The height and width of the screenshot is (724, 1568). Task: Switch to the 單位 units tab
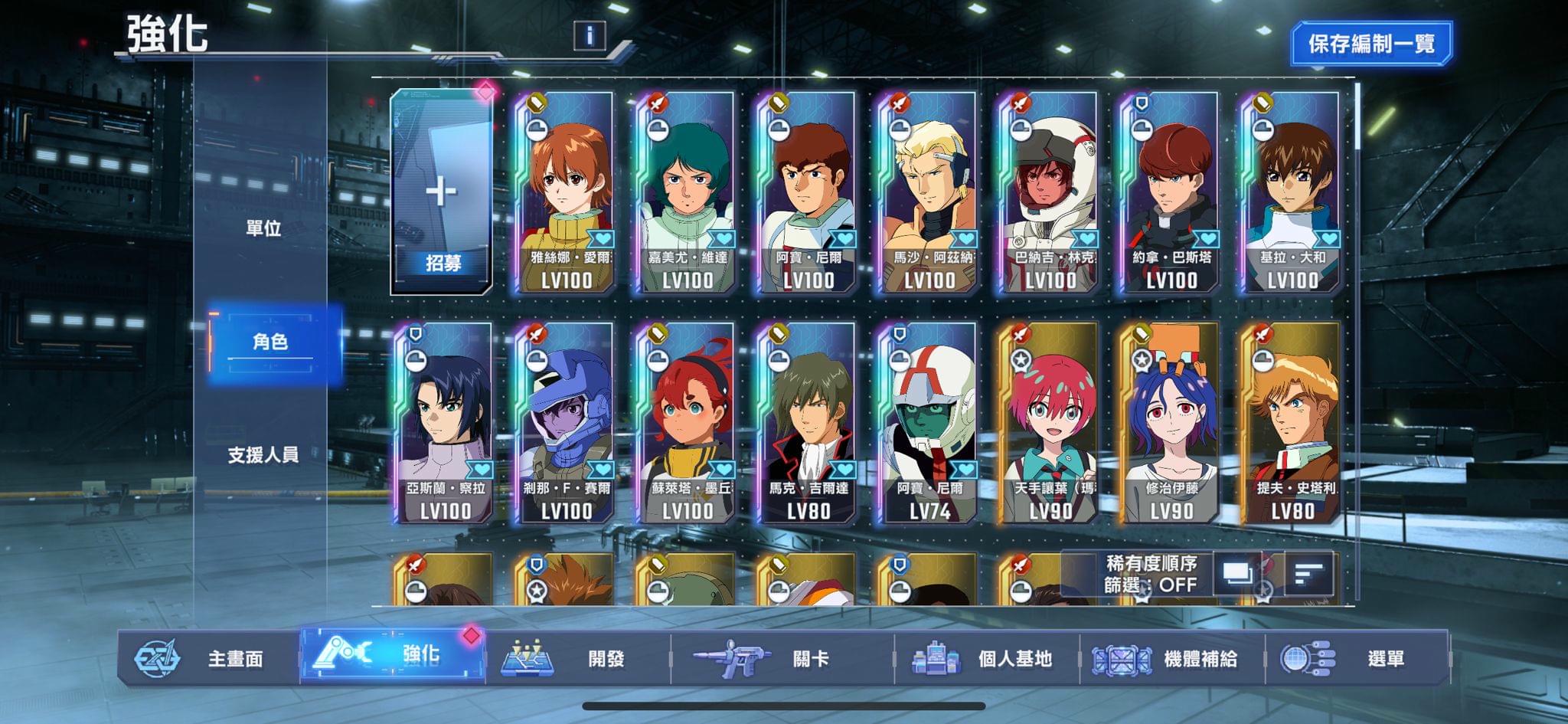pyautogui.click(x=263, y=228)
